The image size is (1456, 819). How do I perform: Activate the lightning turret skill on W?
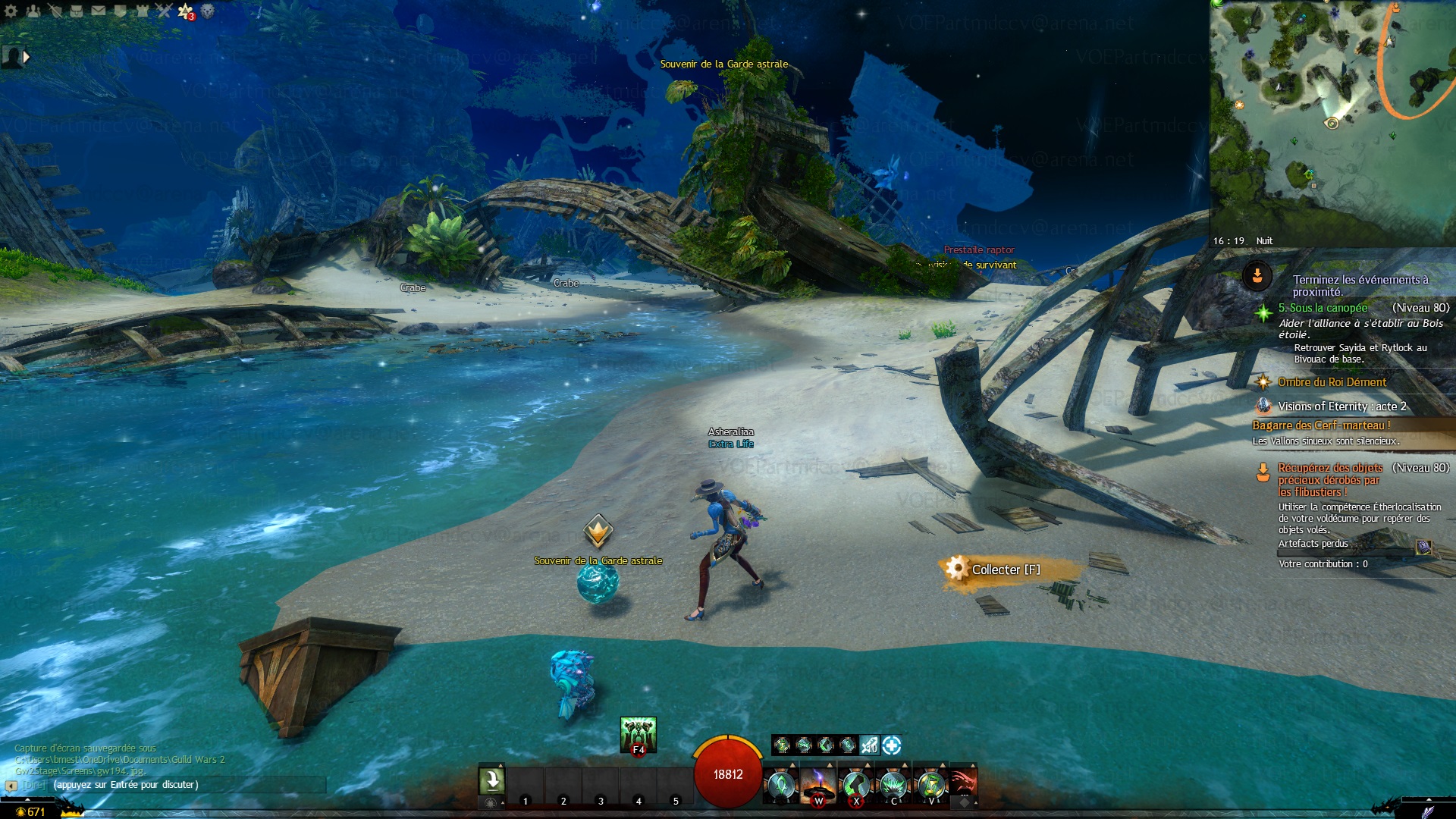coord(818,784)
